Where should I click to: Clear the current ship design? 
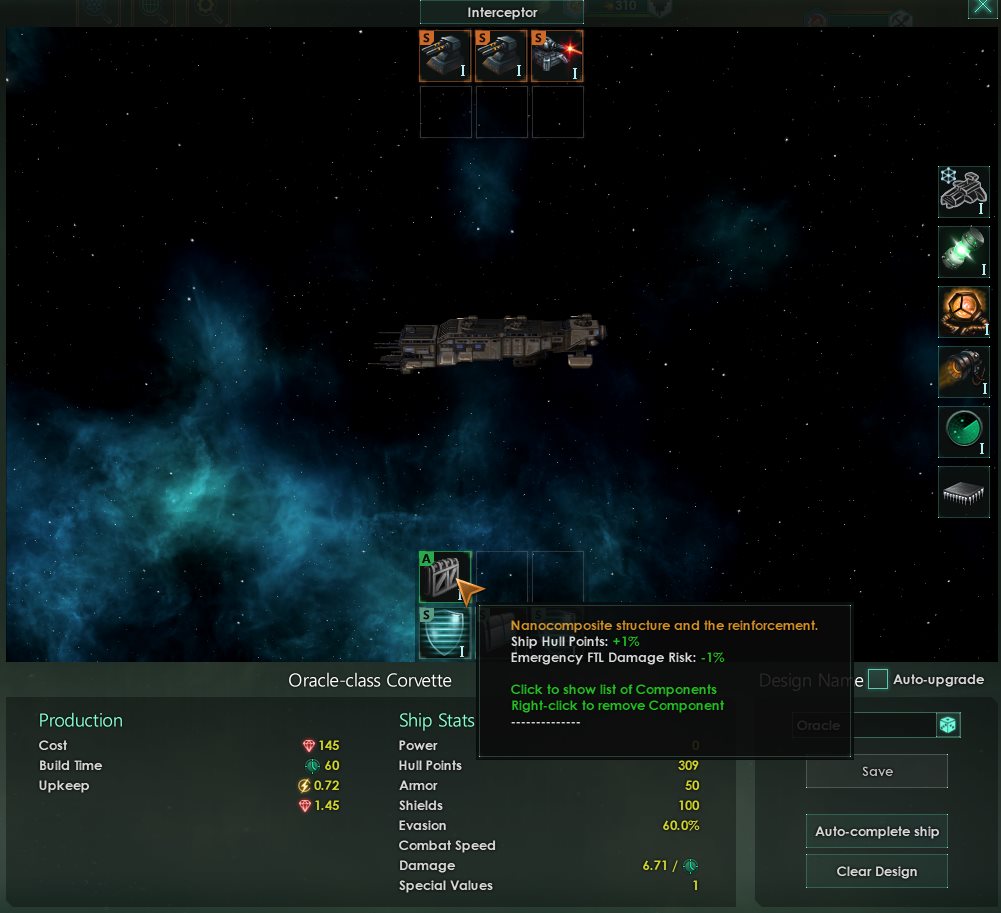[876, 871]
